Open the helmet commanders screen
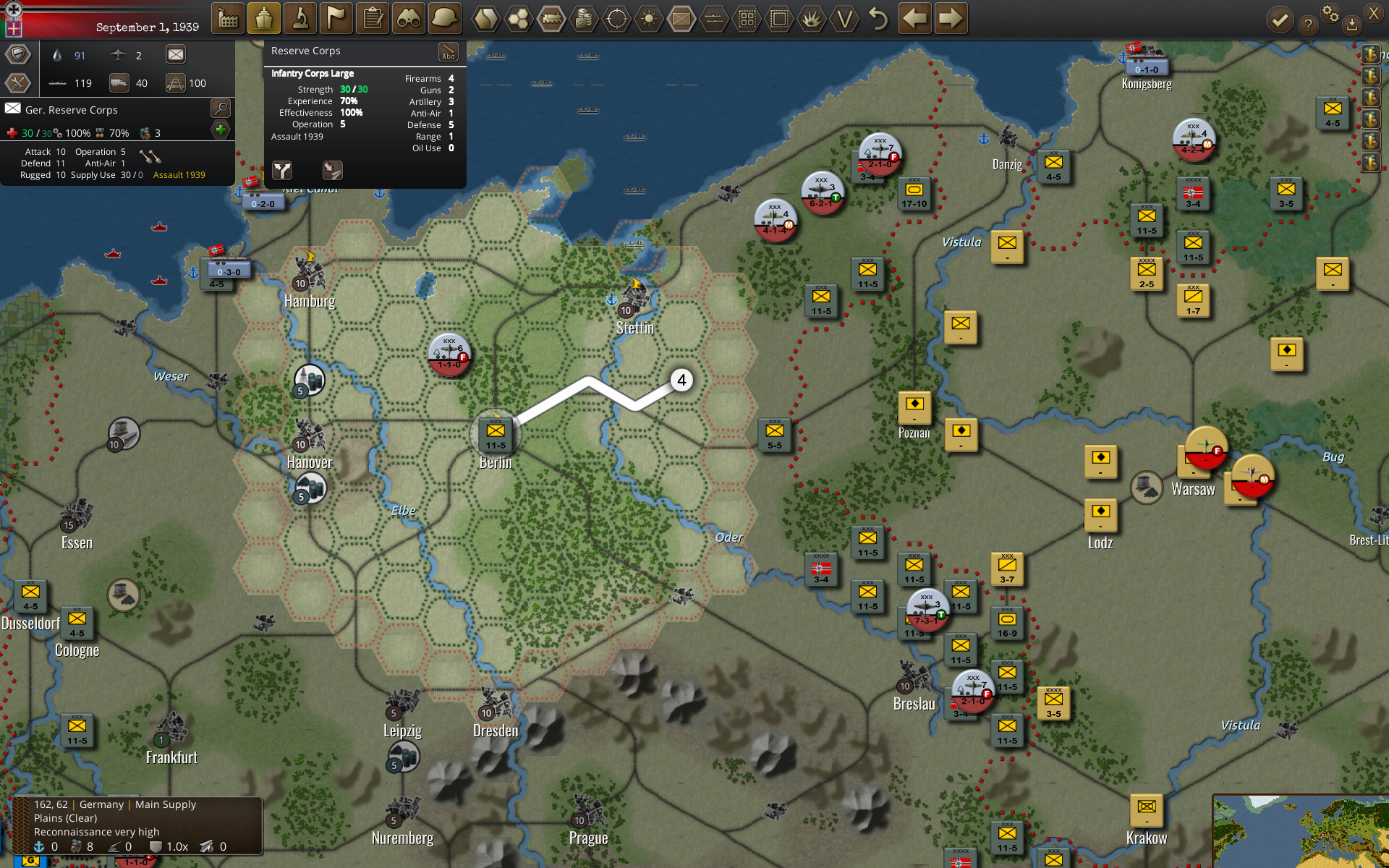Screen dimensions: 1389x868 pyautogui.click(x=445, y=19)
